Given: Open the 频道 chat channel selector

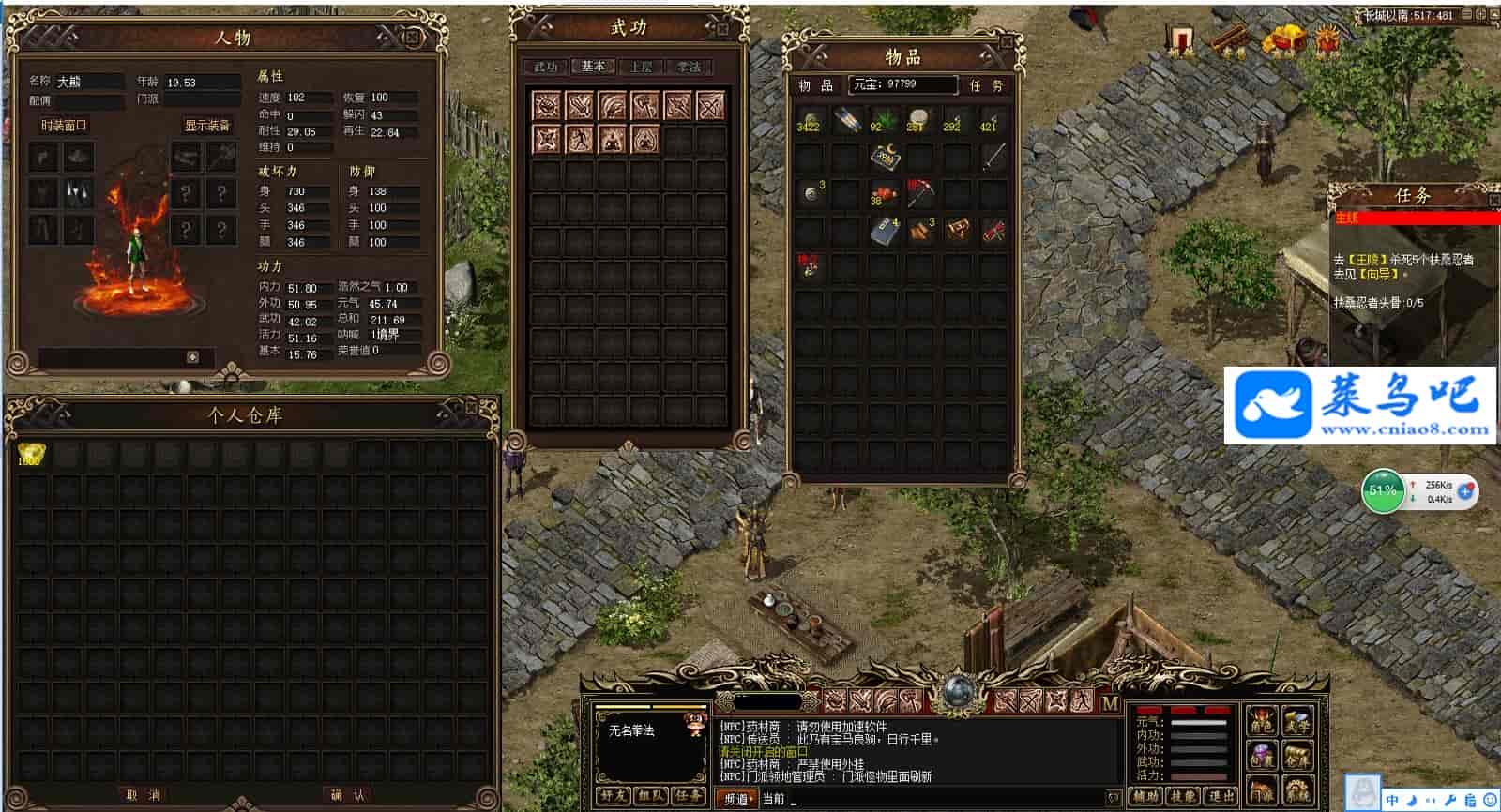Looking at the screenshot, I should coord(736,799).
